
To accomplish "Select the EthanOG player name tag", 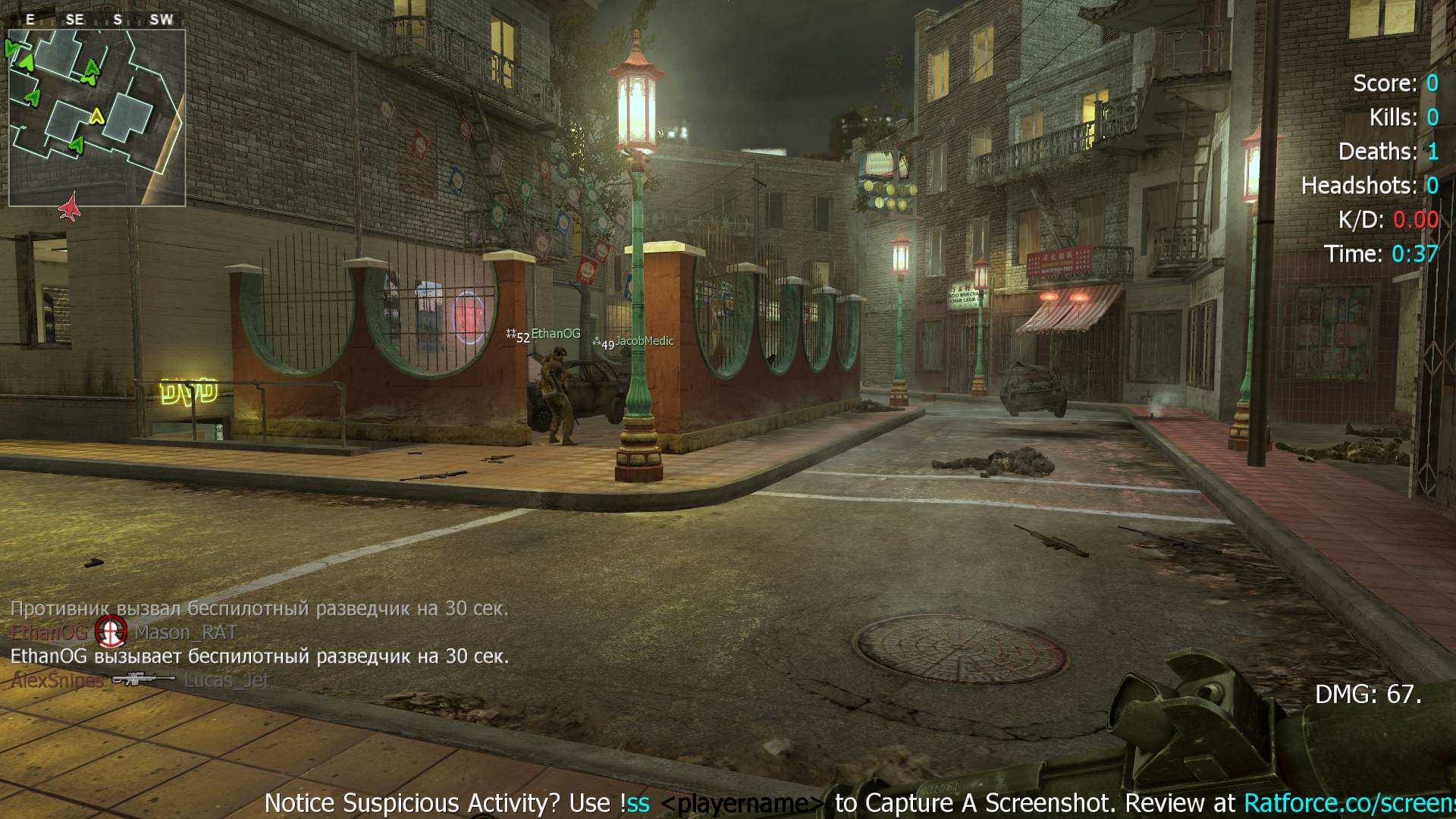I will point(555,334).
